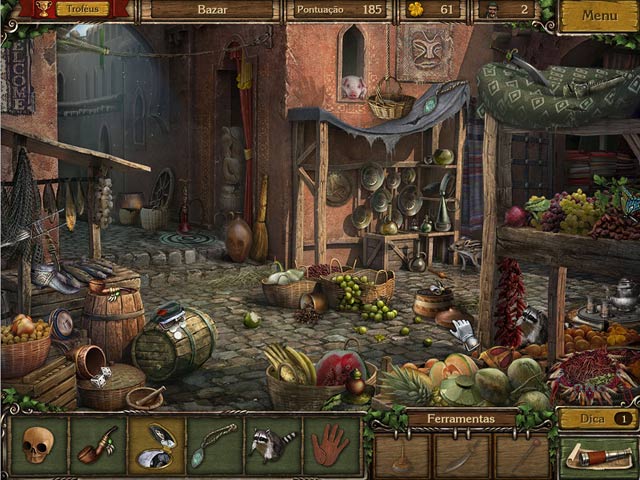Select the smoking pipe item slot
The width and height of the screenshot is (640, 480).
[x=97, y=445]
